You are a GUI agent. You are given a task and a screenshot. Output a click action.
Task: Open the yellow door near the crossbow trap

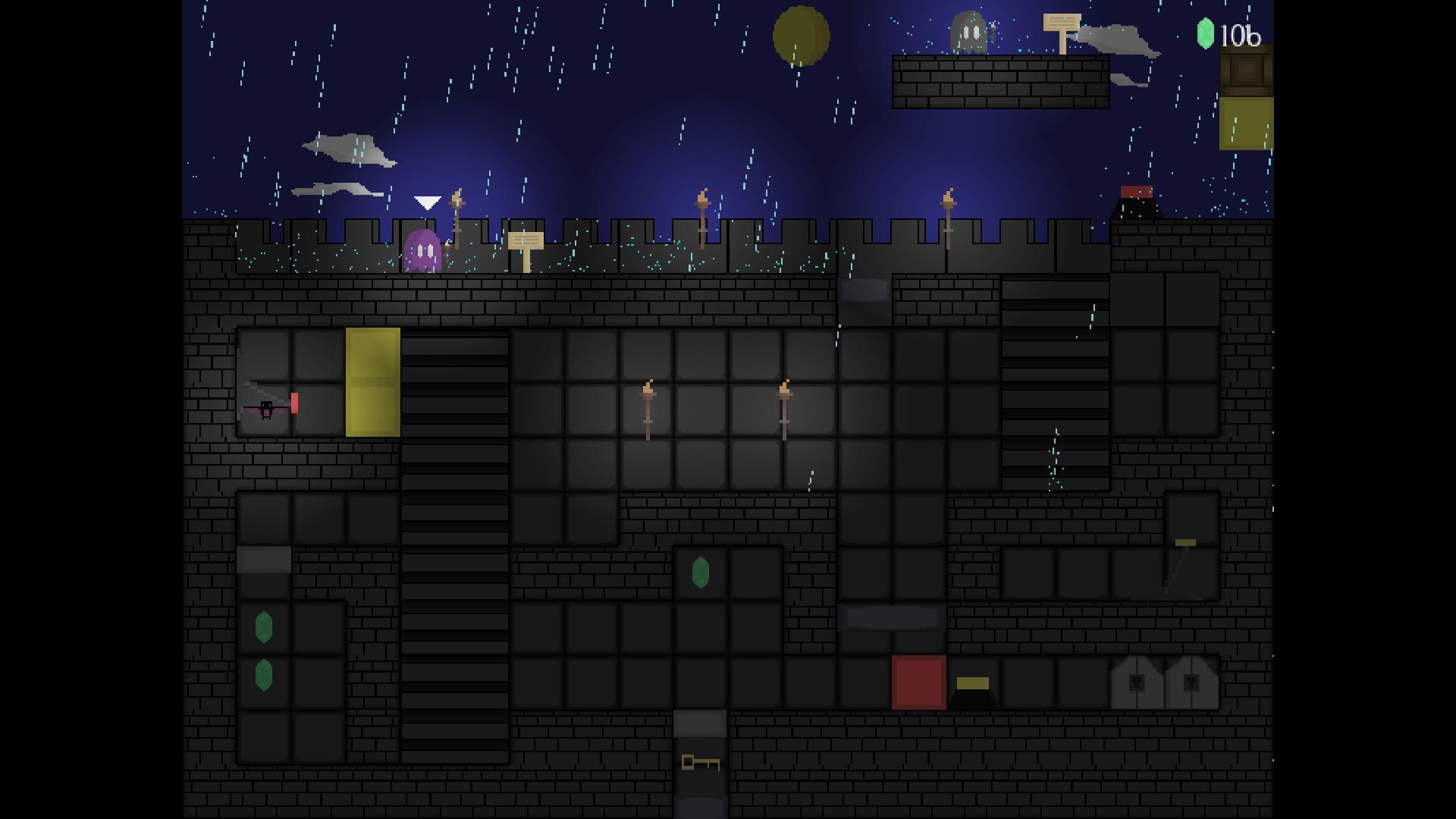pyautogui.click(x=372, y=383)
